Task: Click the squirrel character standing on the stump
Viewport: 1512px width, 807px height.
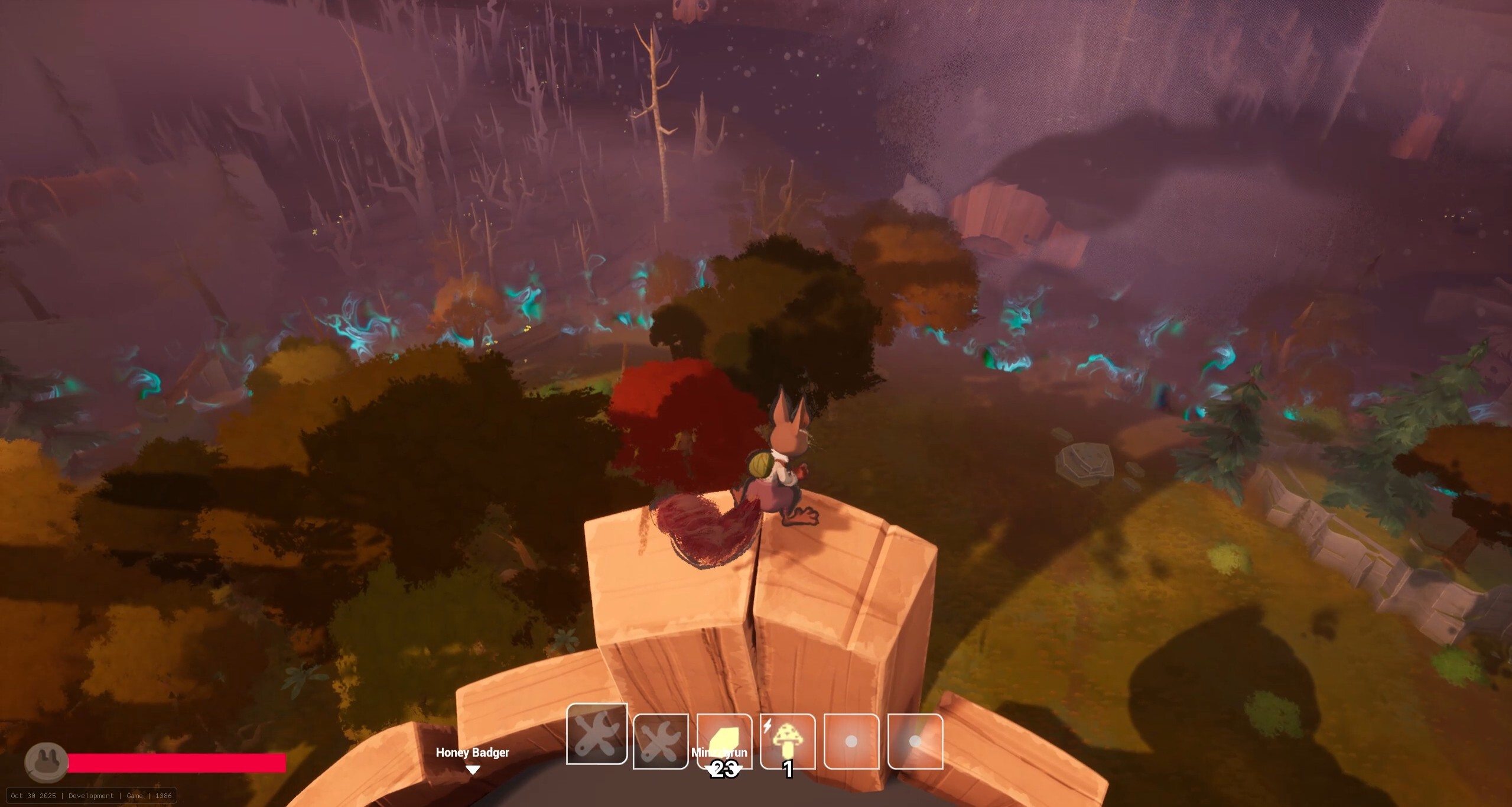Action: coord(780,467)
